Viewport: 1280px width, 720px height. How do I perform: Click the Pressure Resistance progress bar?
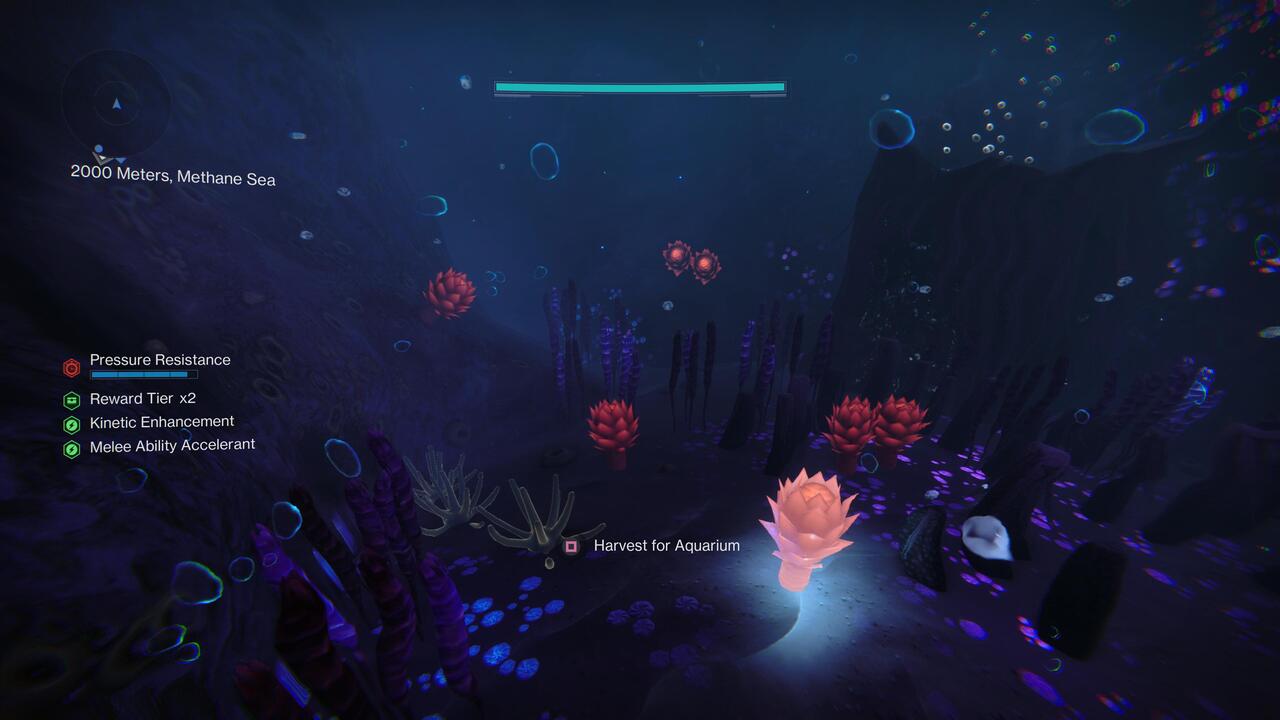[143, 374]
